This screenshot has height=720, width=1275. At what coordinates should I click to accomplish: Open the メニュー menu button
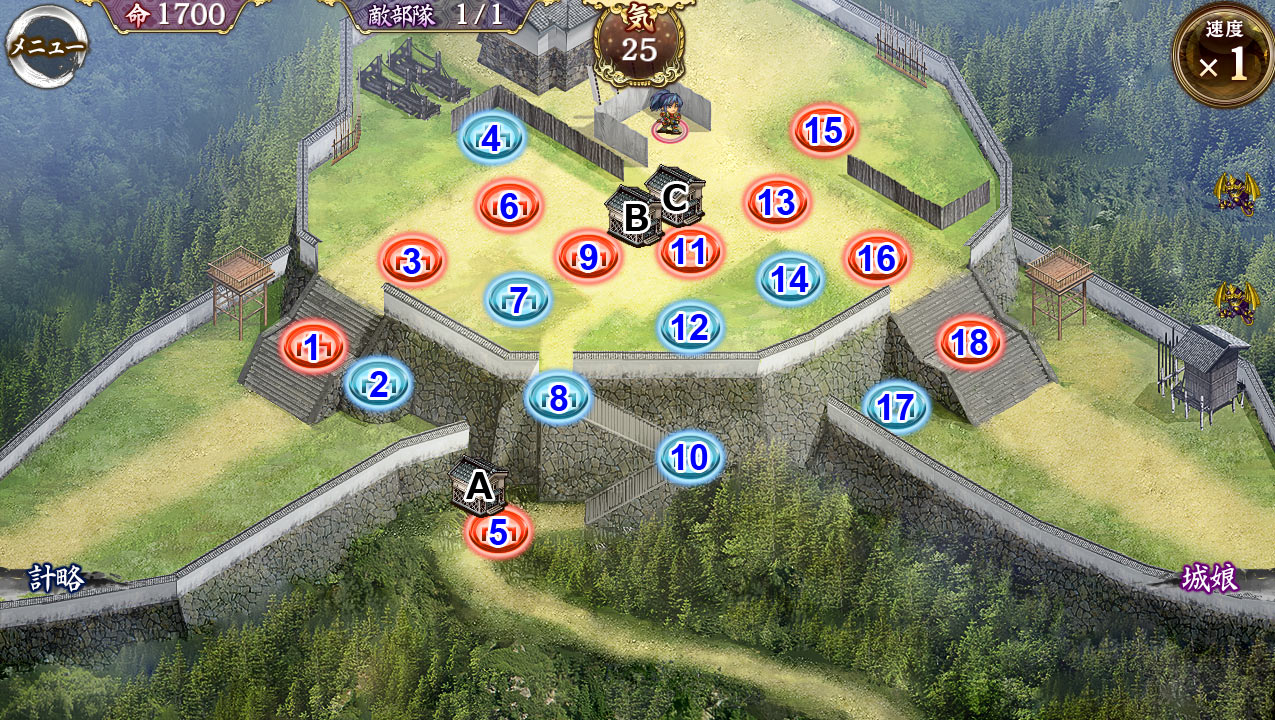[x=47, y=46]
